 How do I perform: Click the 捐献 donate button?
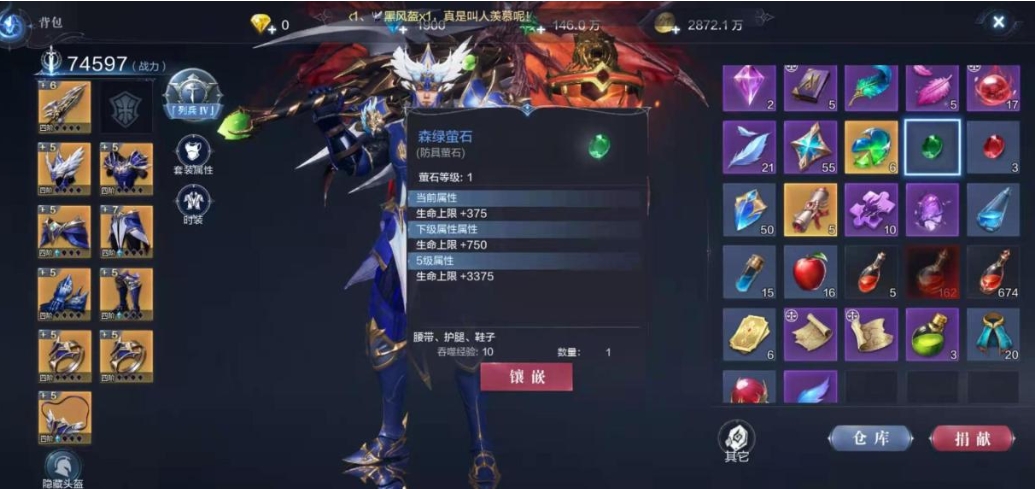point(972,438)
